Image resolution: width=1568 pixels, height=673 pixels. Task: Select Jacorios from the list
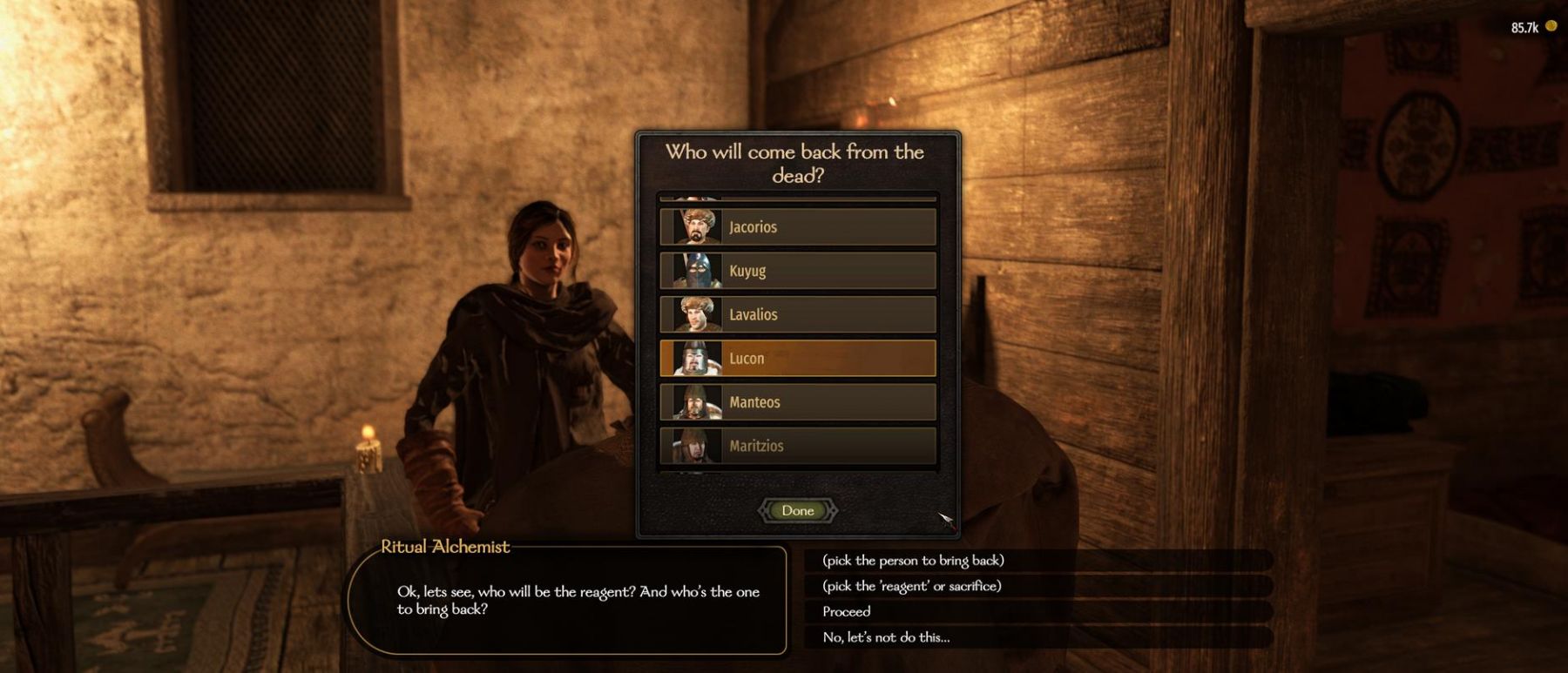(x=797, y=227)
